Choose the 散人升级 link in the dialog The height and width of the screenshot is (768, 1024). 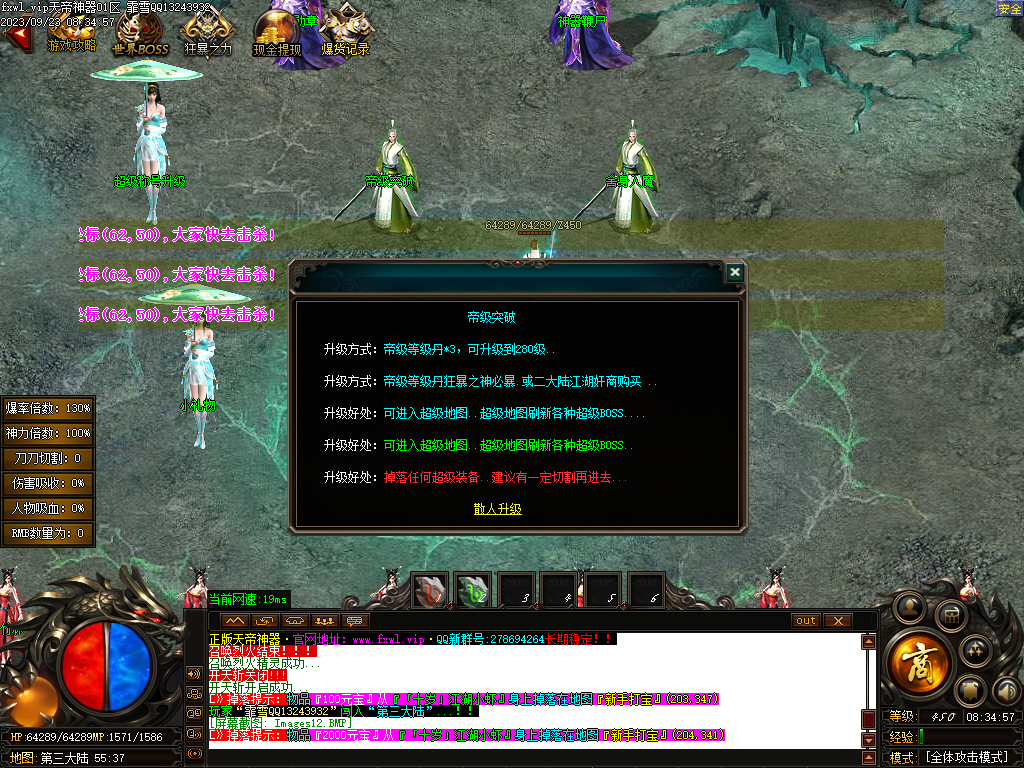(497, 509)
